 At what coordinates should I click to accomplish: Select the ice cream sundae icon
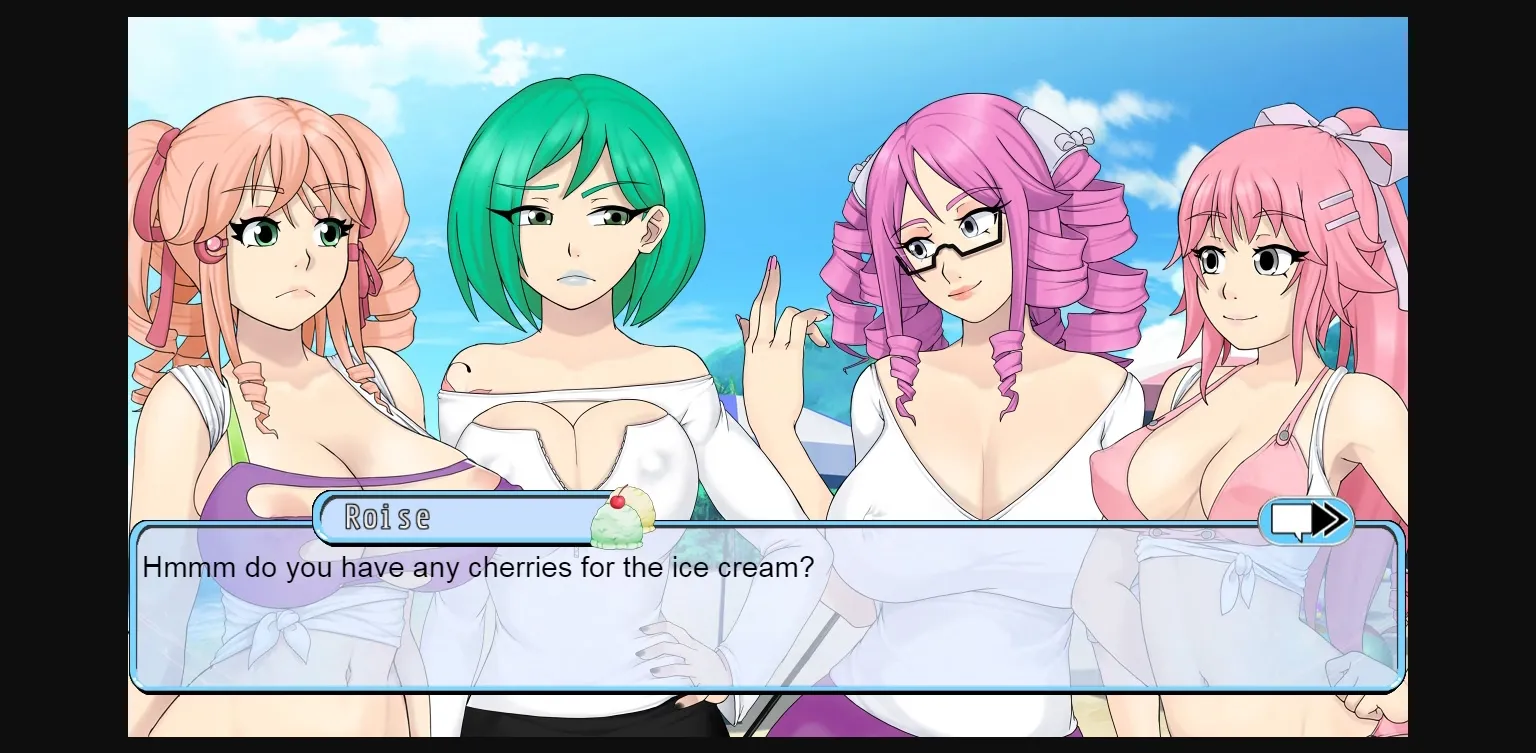[x=620, y=516]
